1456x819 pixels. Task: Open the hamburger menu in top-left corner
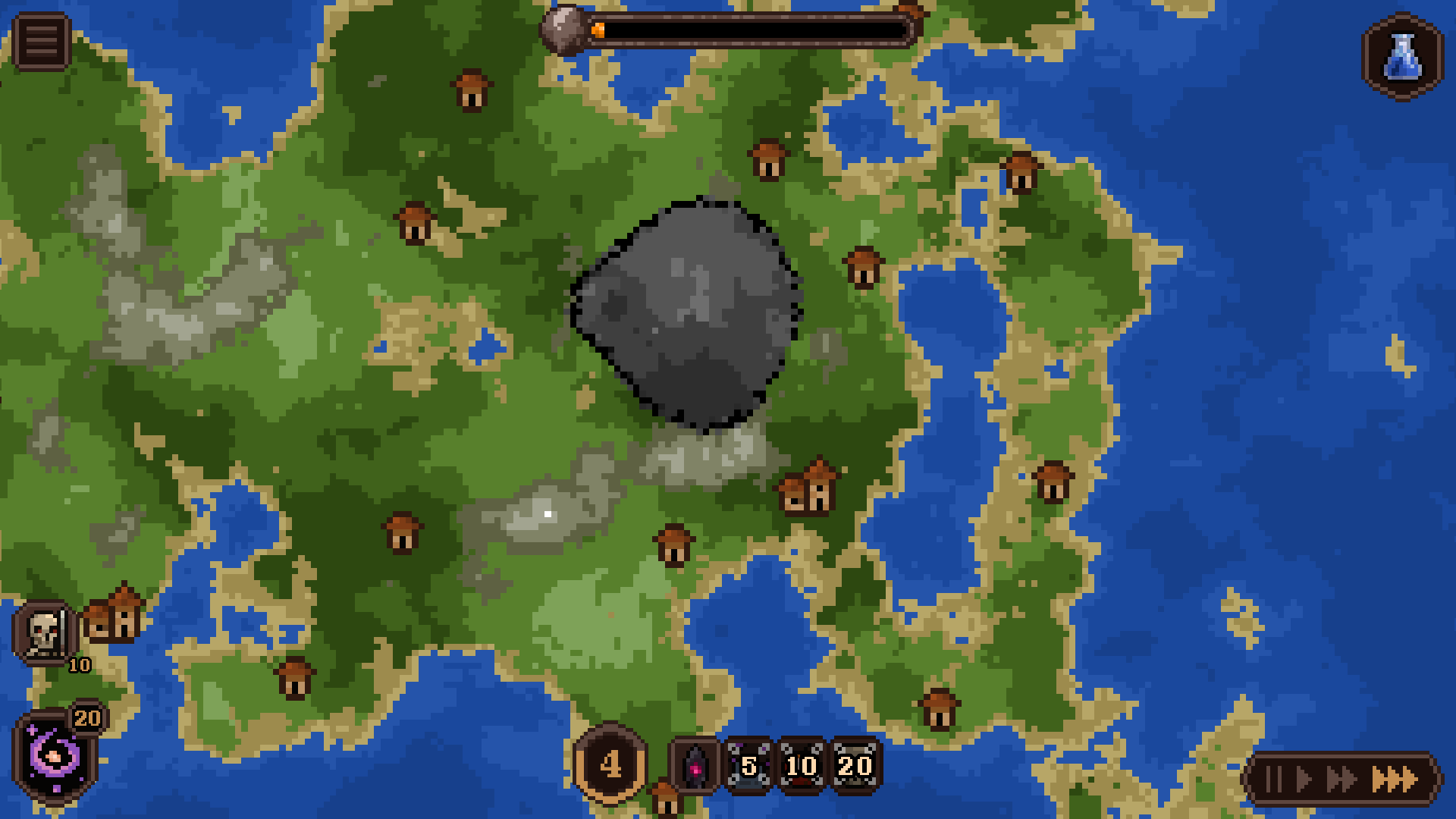click(x=43, y=40)
